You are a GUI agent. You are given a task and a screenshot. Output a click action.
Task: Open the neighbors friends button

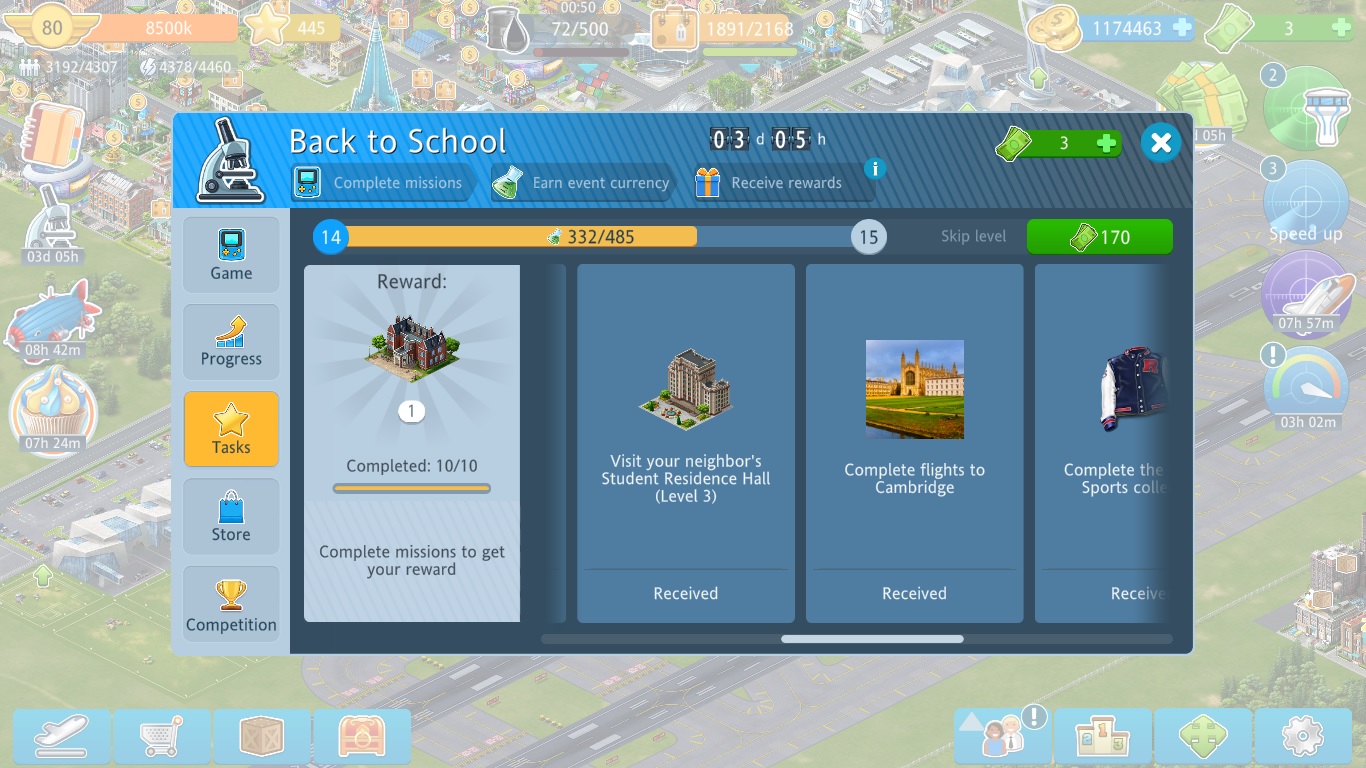1001,737
